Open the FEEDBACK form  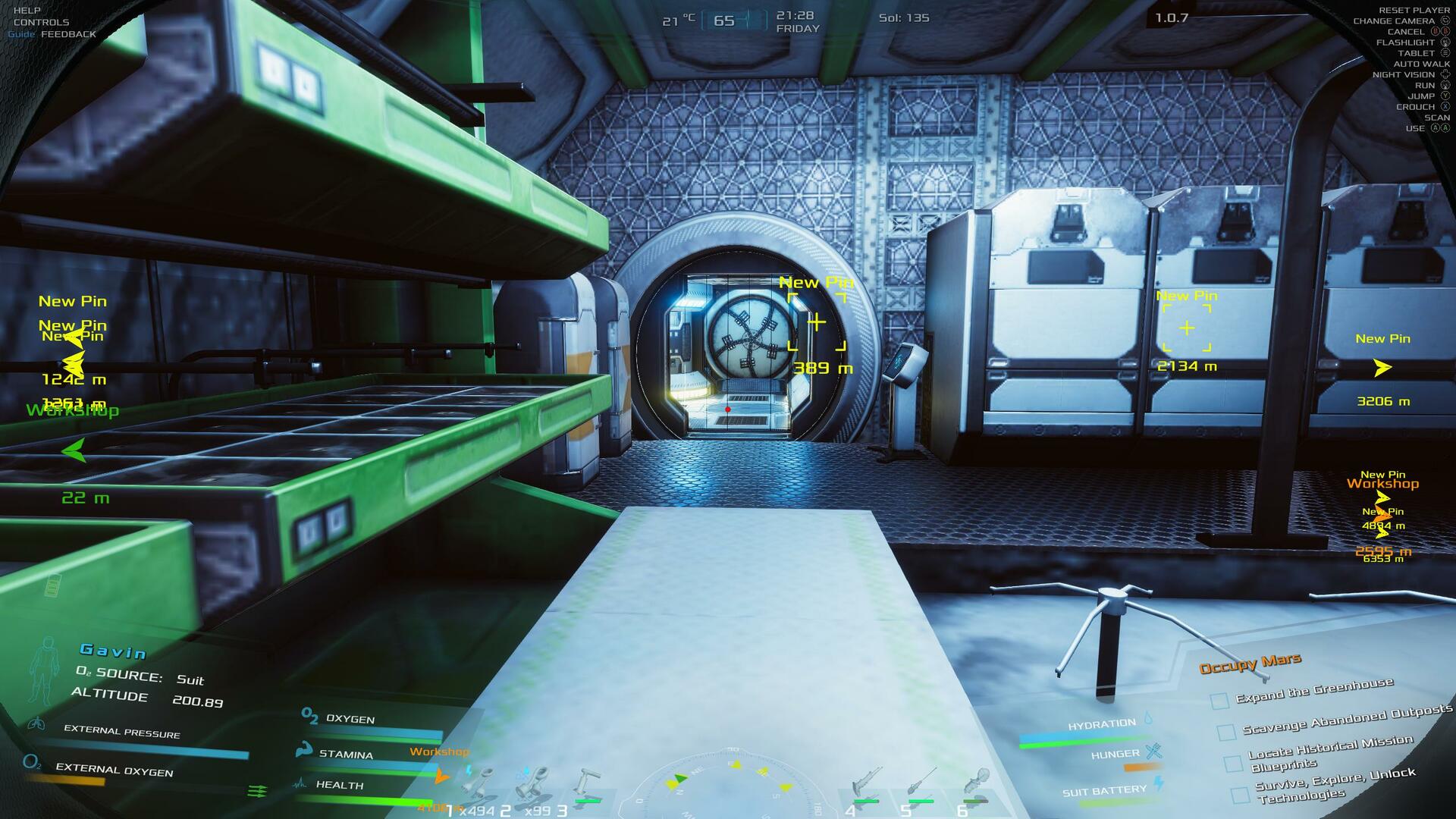[68, 34]
